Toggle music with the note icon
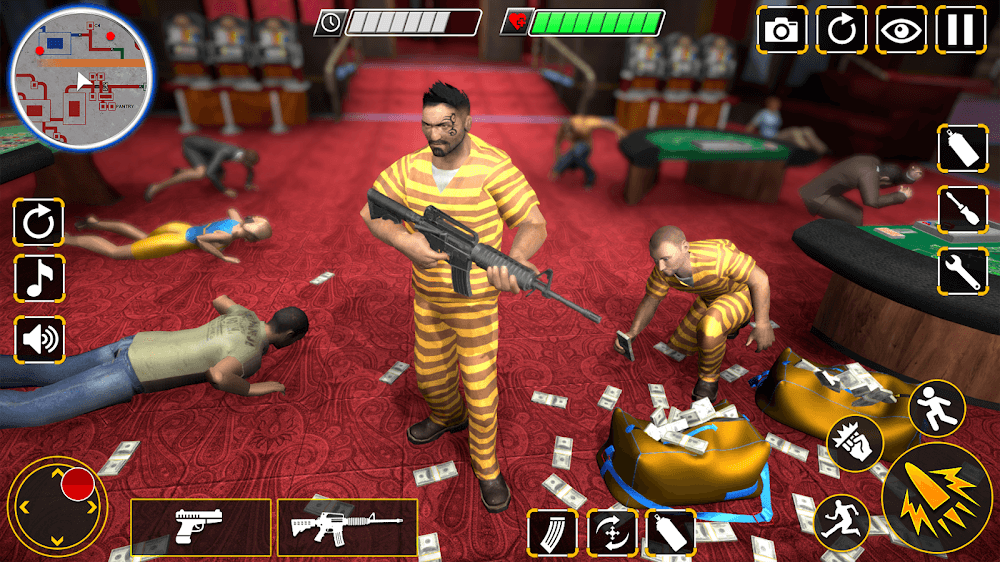The height and width of the screenshot is (562, 1000). click(39, 280)
